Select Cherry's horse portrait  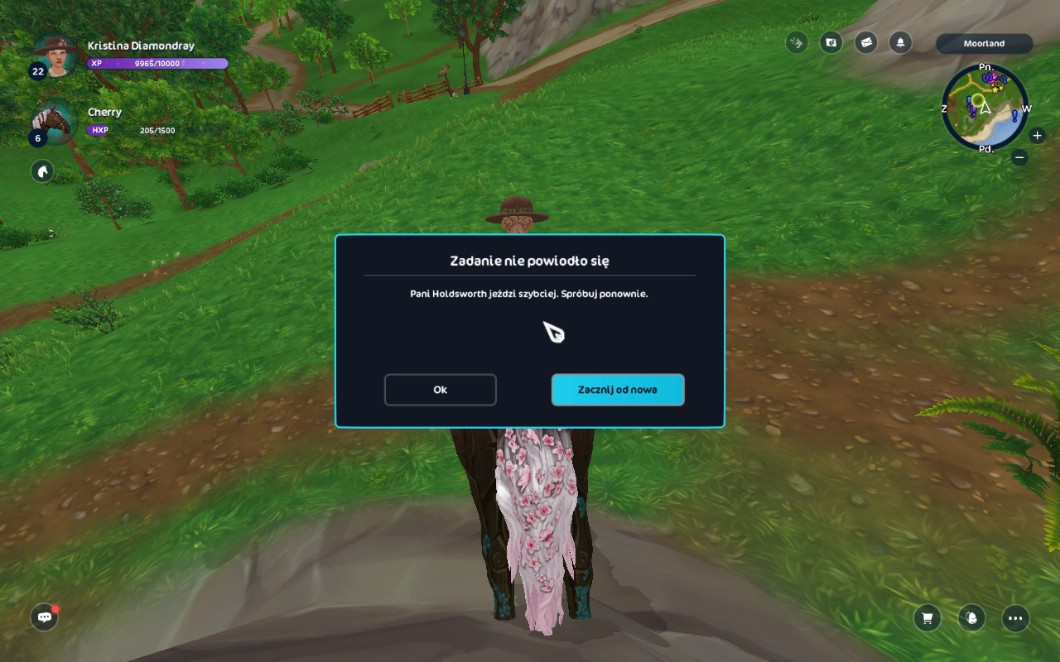tap(56, 121)
